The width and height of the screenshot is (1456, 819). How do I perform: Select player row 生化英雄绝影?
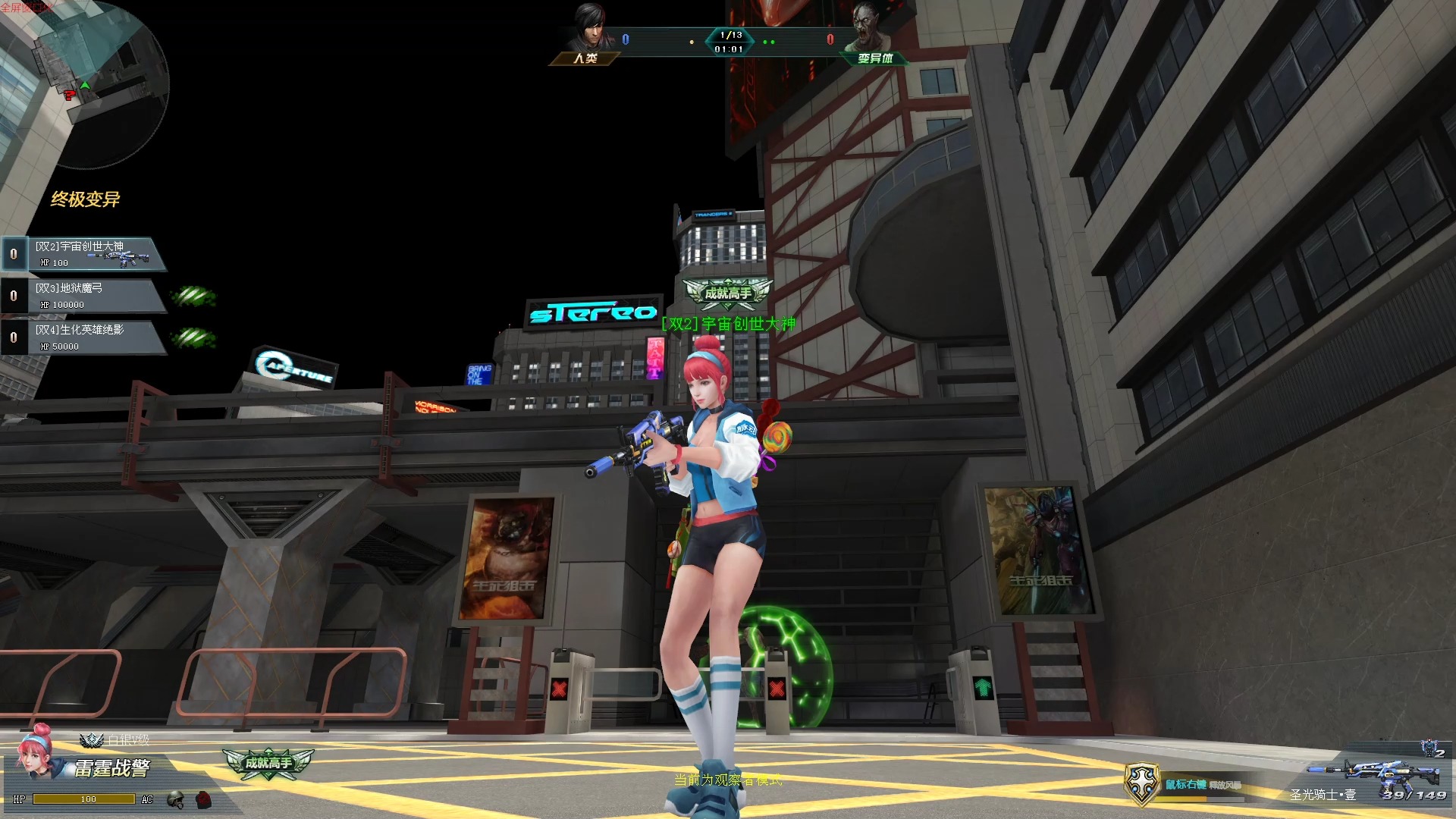83,337
